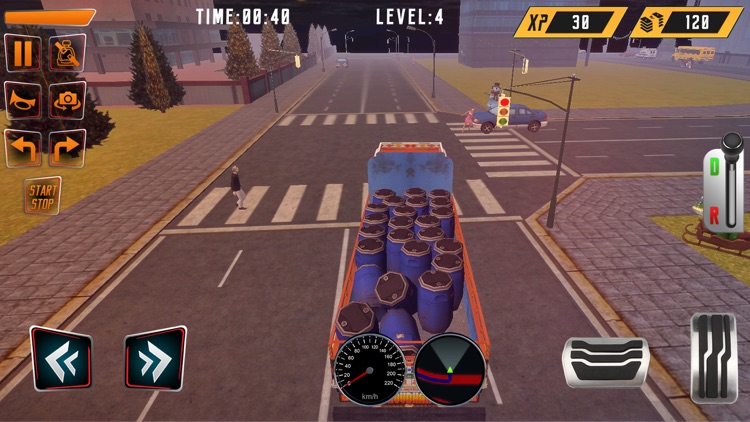This screenshot has width=750, height=422.
Task: Switch the camera view
Action: click(67, 100)
